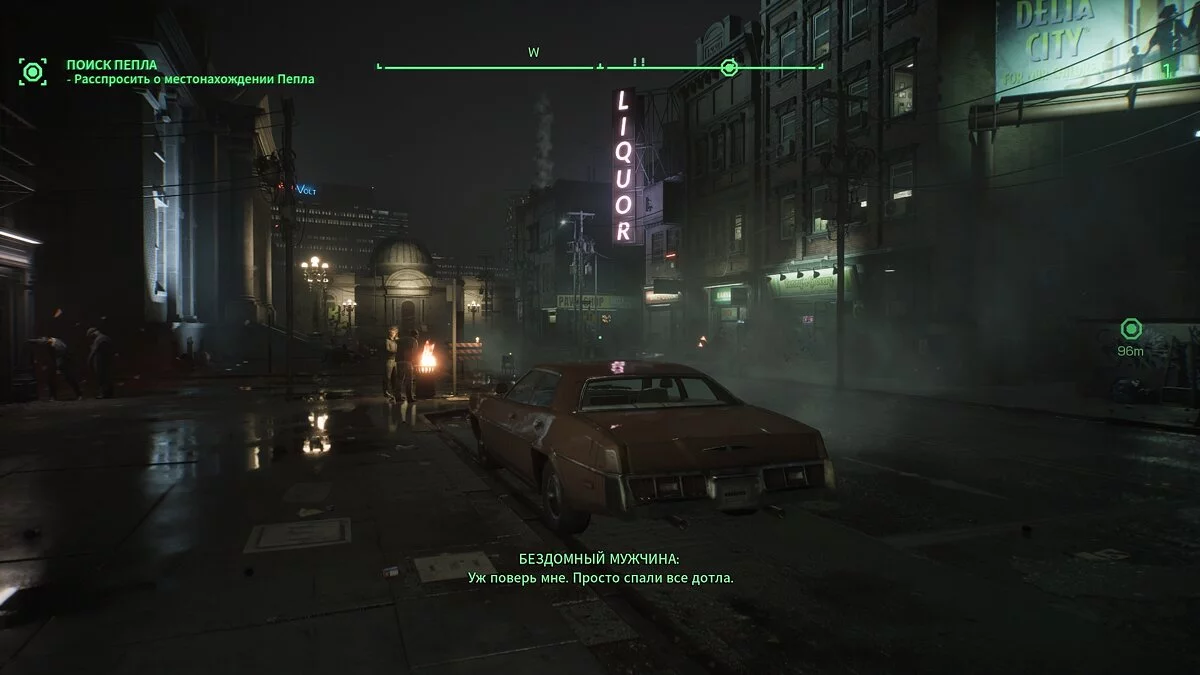Select the 'Поиск Пепла' quest title

pyautogui.click(x=112, y=65)
